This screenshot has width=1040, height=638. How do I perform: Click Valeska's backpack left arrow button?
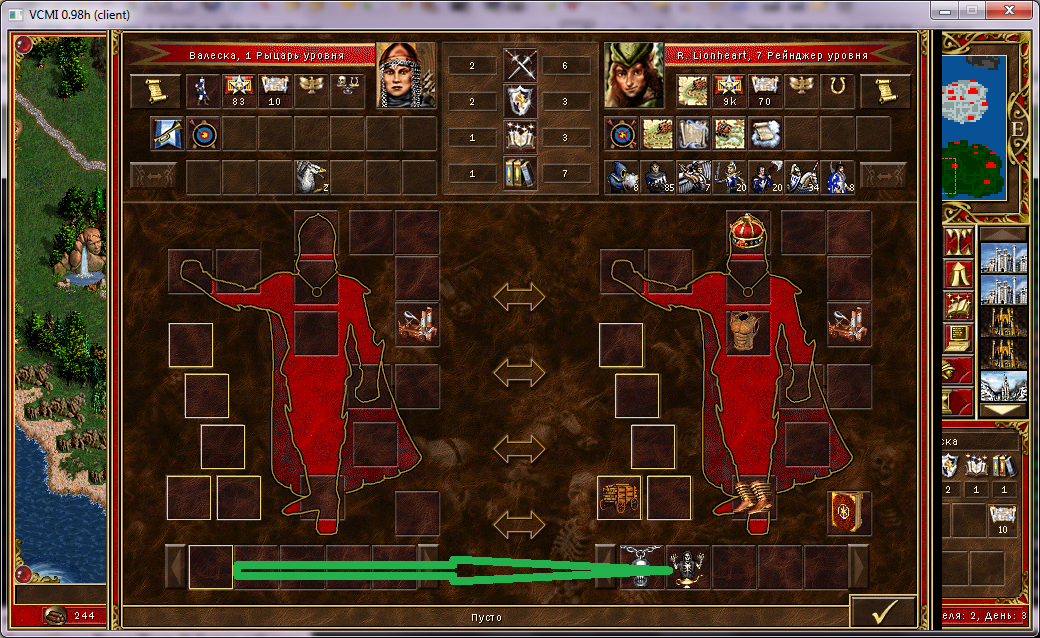[175, 567]
